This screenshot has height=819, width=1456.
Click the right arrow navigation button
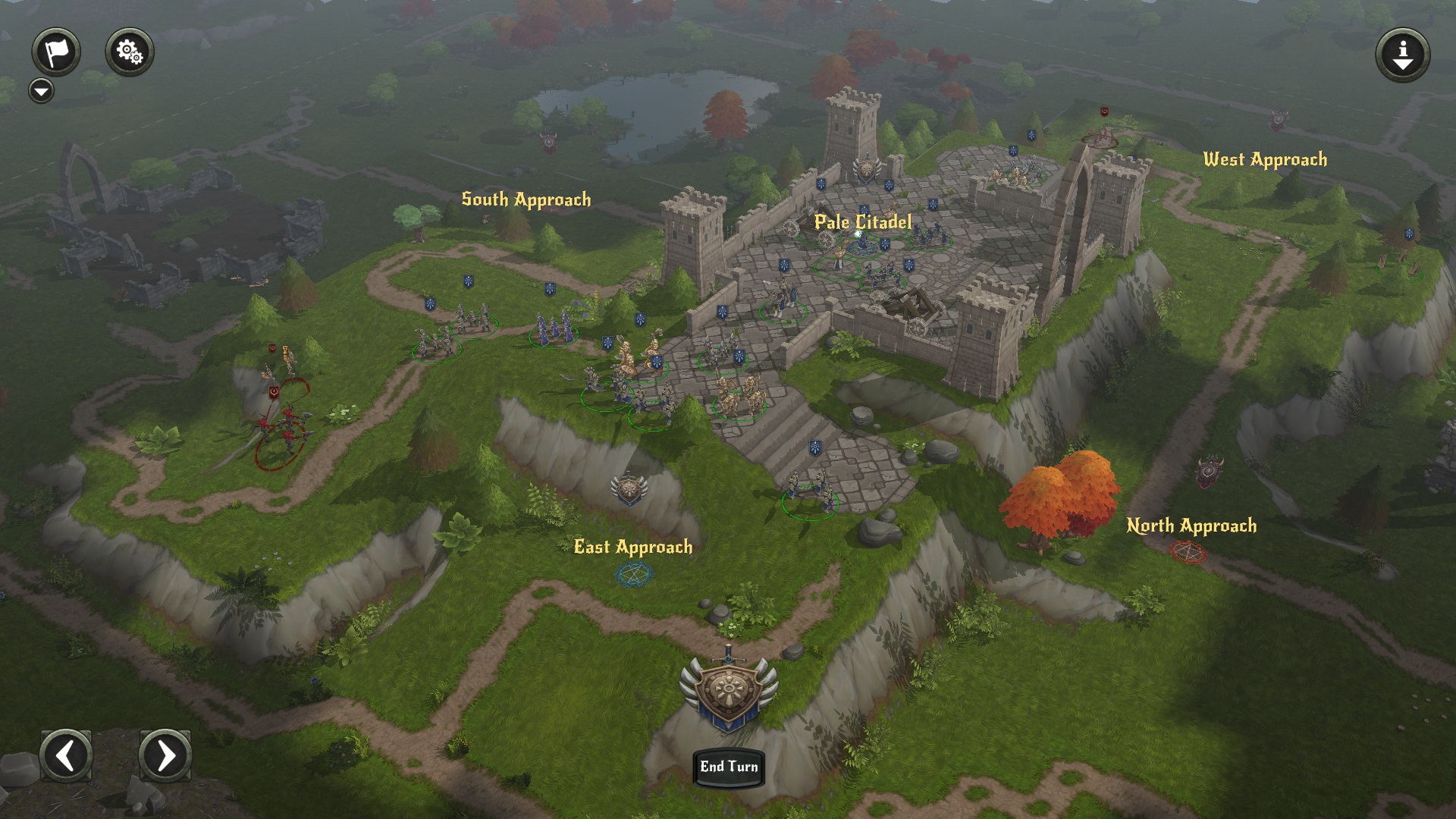(165, 755)
